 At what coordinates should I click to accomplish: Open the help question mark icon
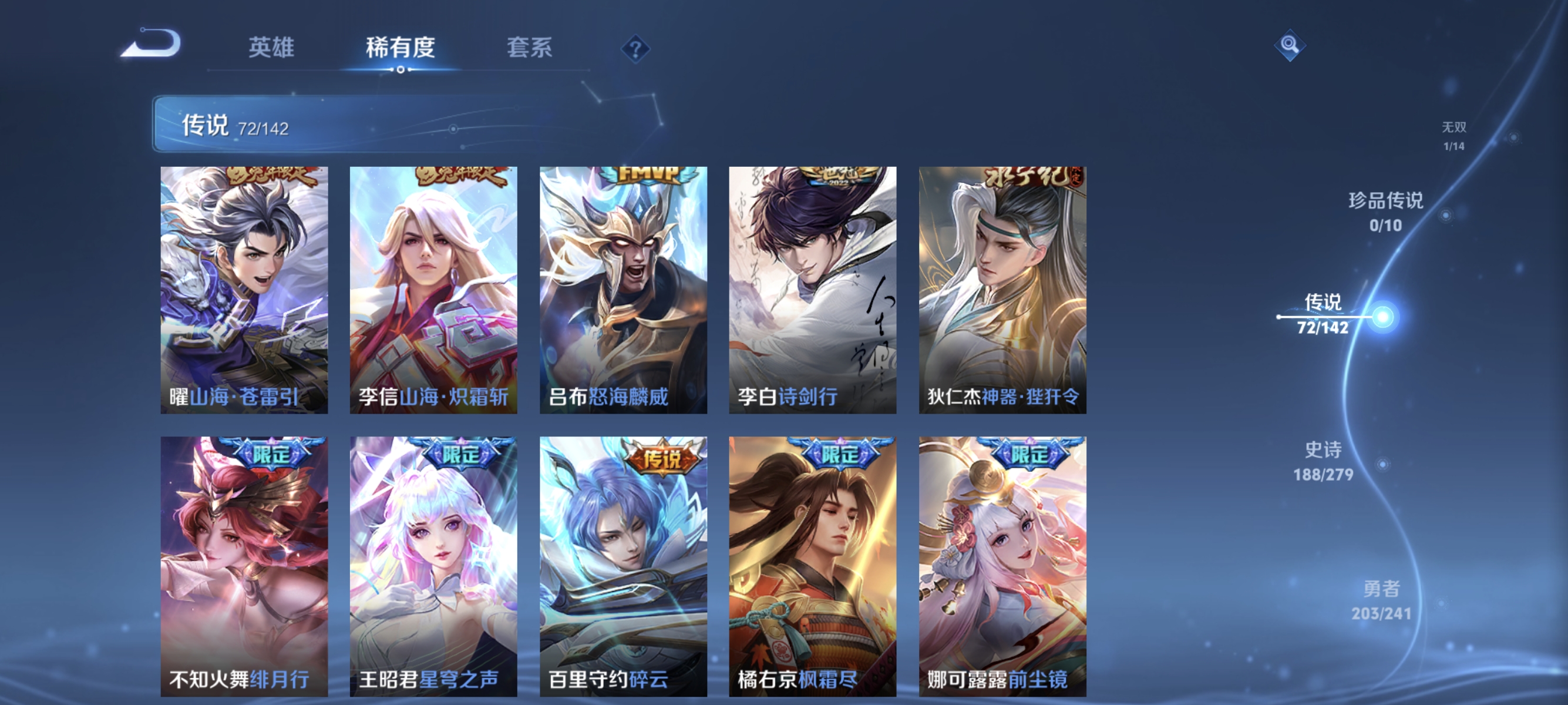(x=635, y=49)
